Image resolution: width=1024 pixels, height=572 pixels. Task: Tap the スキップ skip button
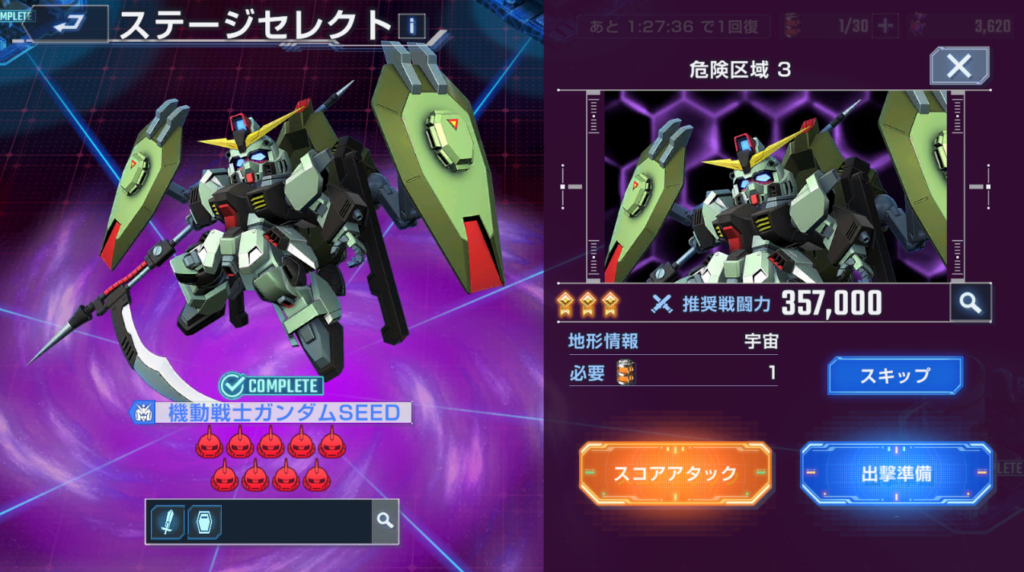tap(895, 376)
